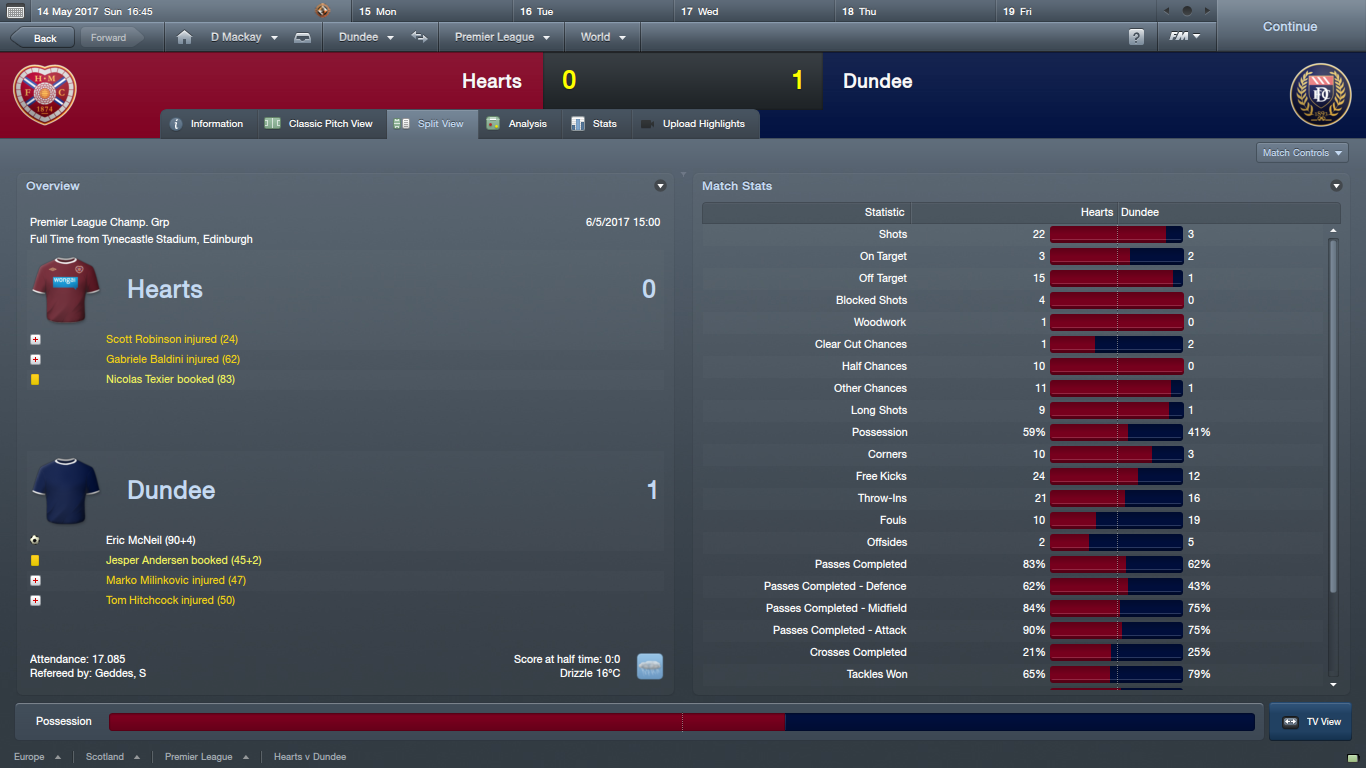The width and height of the screenshot is (1366, 768).
Task: Select the Upload Highlights tab
Action: click(693, 124)
